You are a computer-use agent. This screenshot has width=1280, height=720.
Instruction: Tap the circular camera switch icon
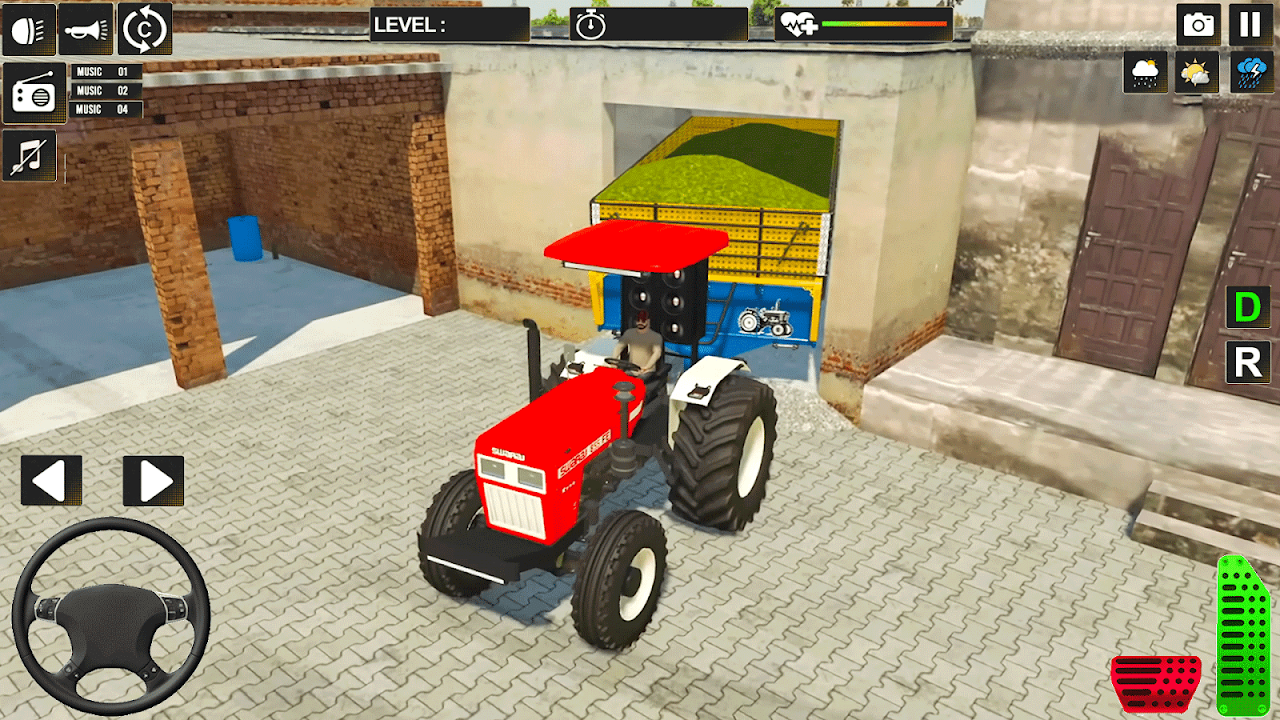145,28
